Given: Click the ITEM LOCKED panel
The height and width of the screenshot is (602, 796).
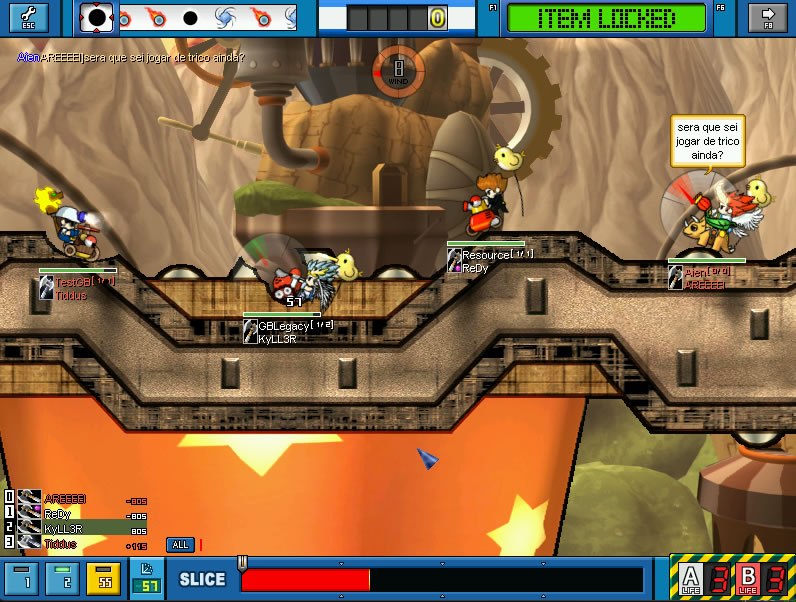Looking at the screenshot, I should click(606, 18).
